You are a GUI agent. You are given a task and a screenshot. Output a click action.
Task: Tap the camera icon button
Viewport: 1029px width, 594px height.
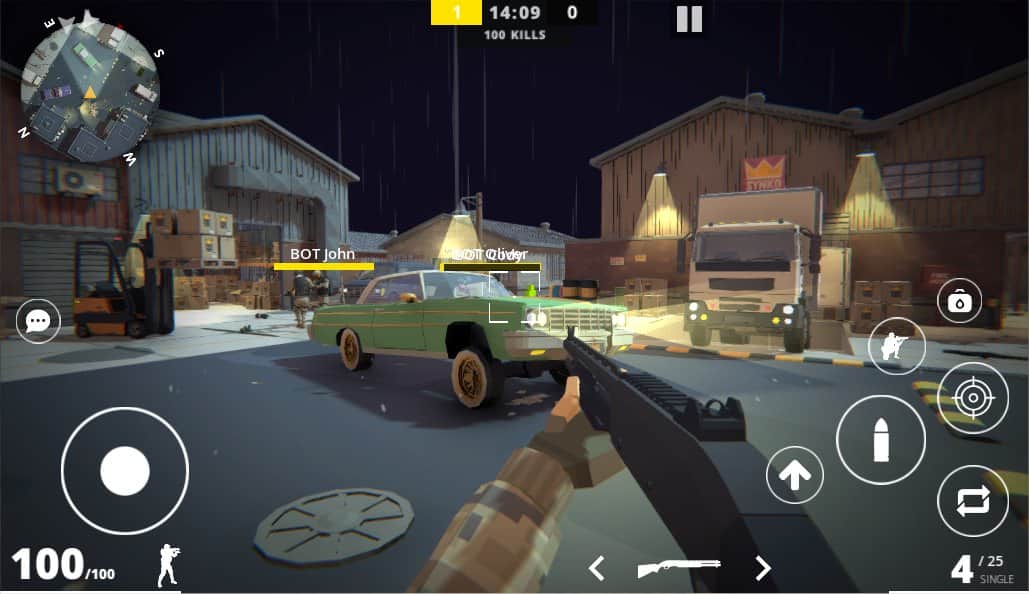point(959,301)
